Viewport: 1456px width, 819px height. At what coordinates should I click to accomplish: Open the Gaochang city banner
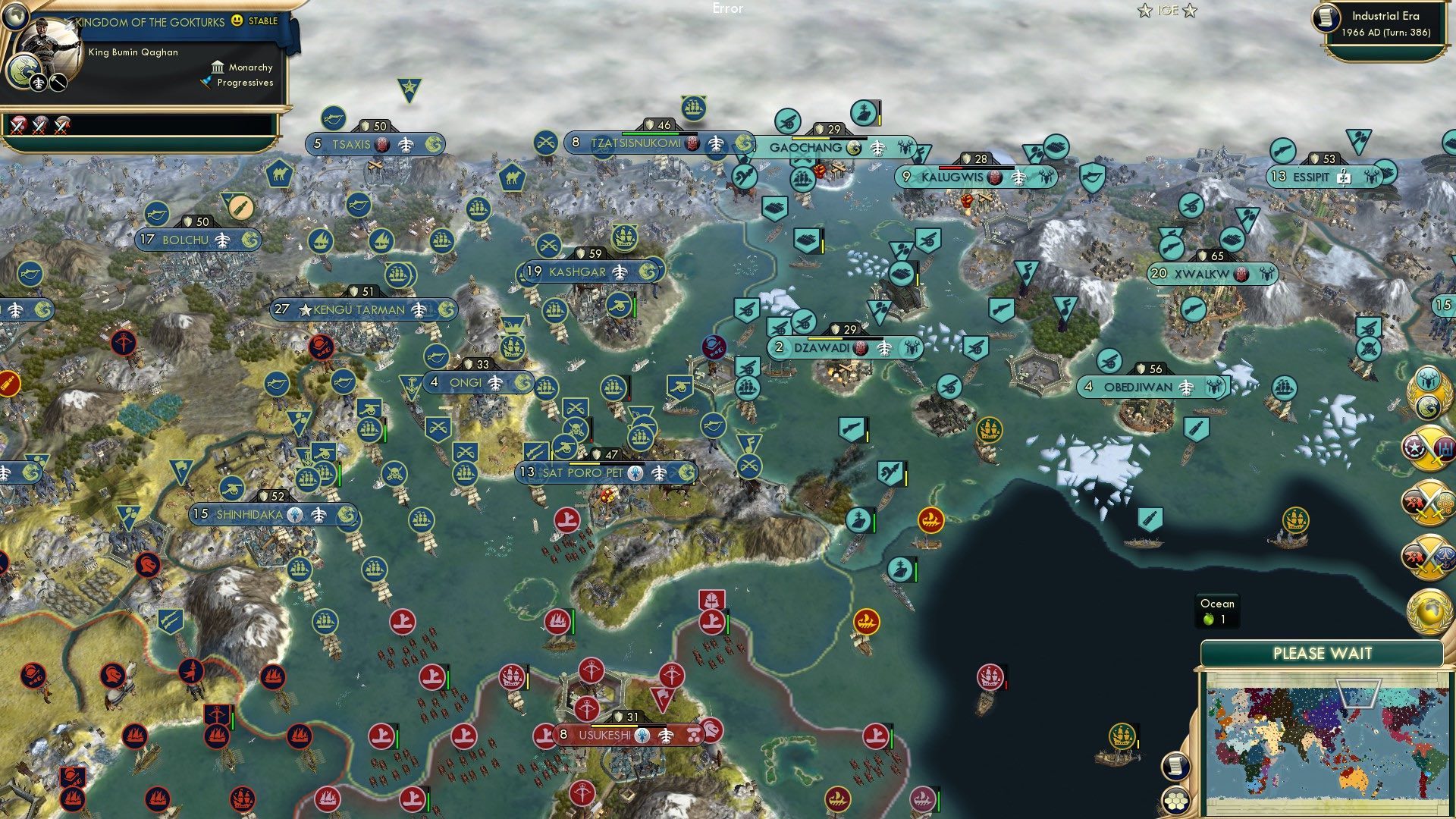point(807,148)
